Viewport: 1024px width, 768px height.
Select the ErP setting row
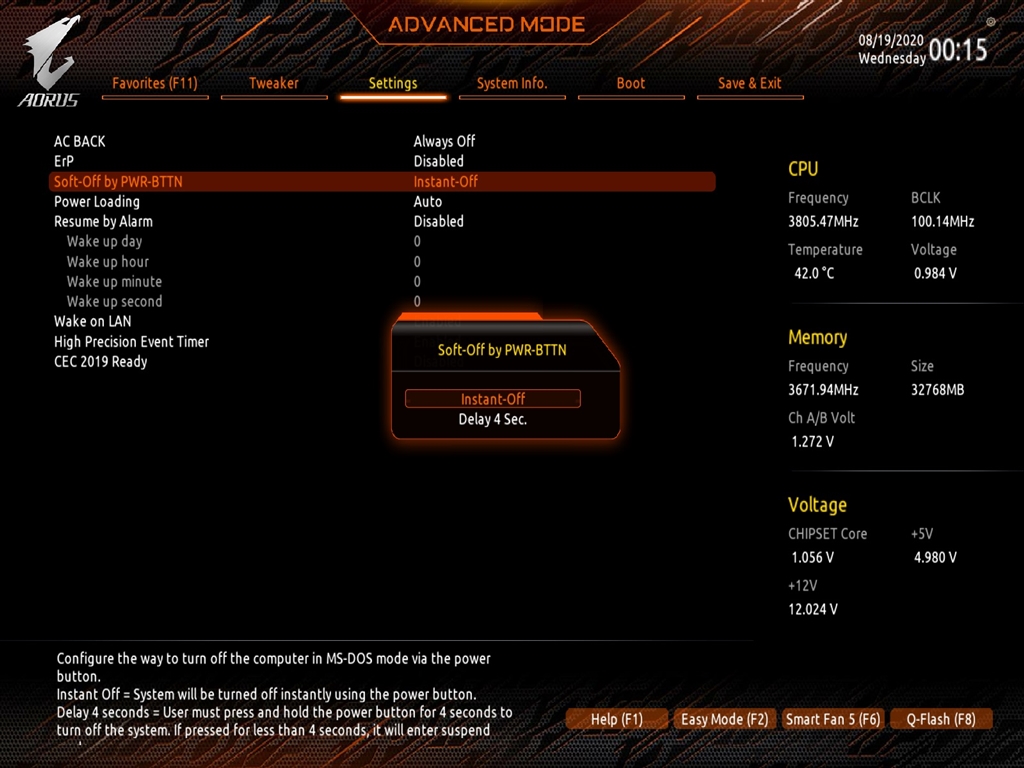[64, 161]
